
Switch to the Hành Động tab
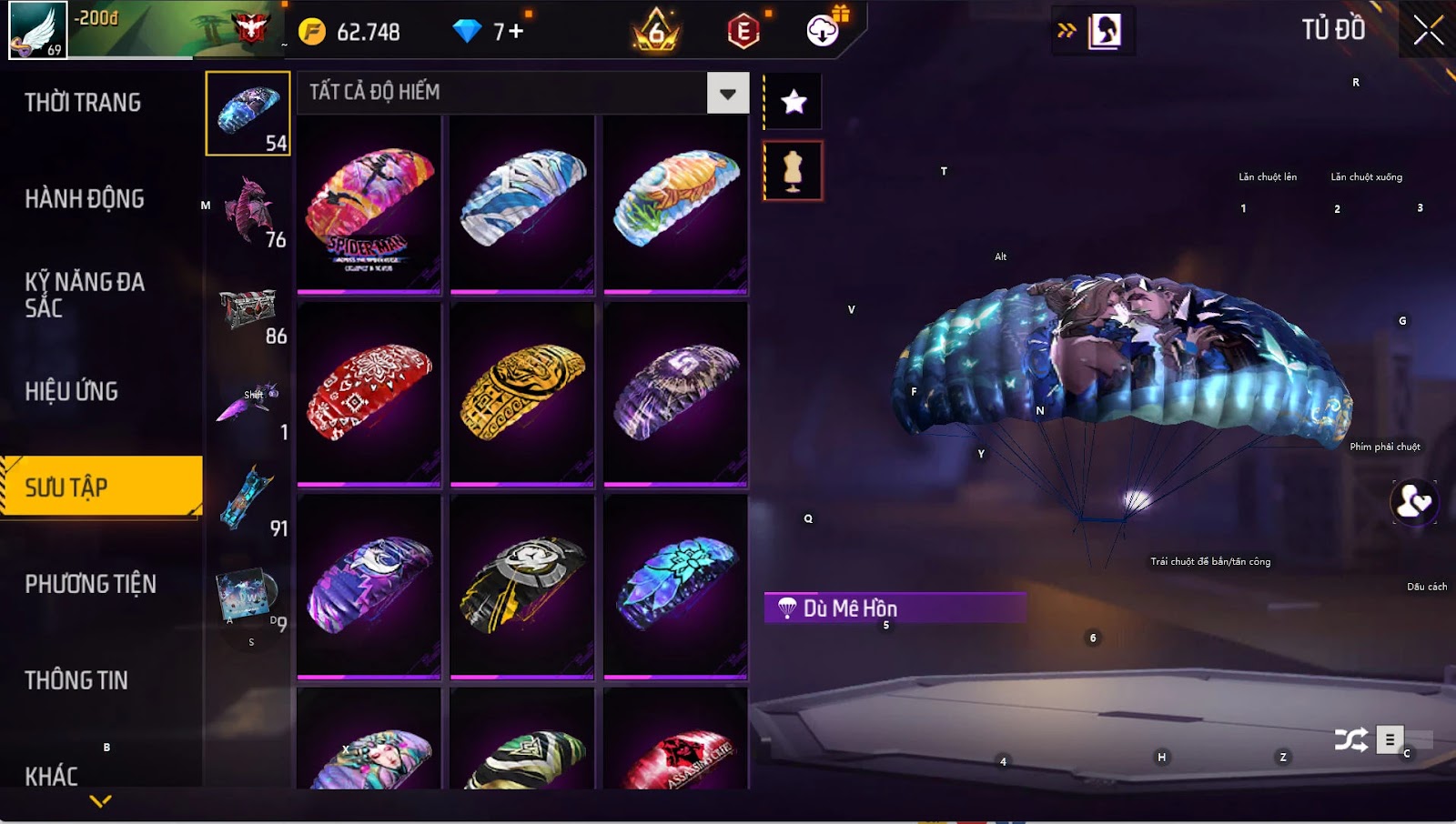click(x=85, y=199)
